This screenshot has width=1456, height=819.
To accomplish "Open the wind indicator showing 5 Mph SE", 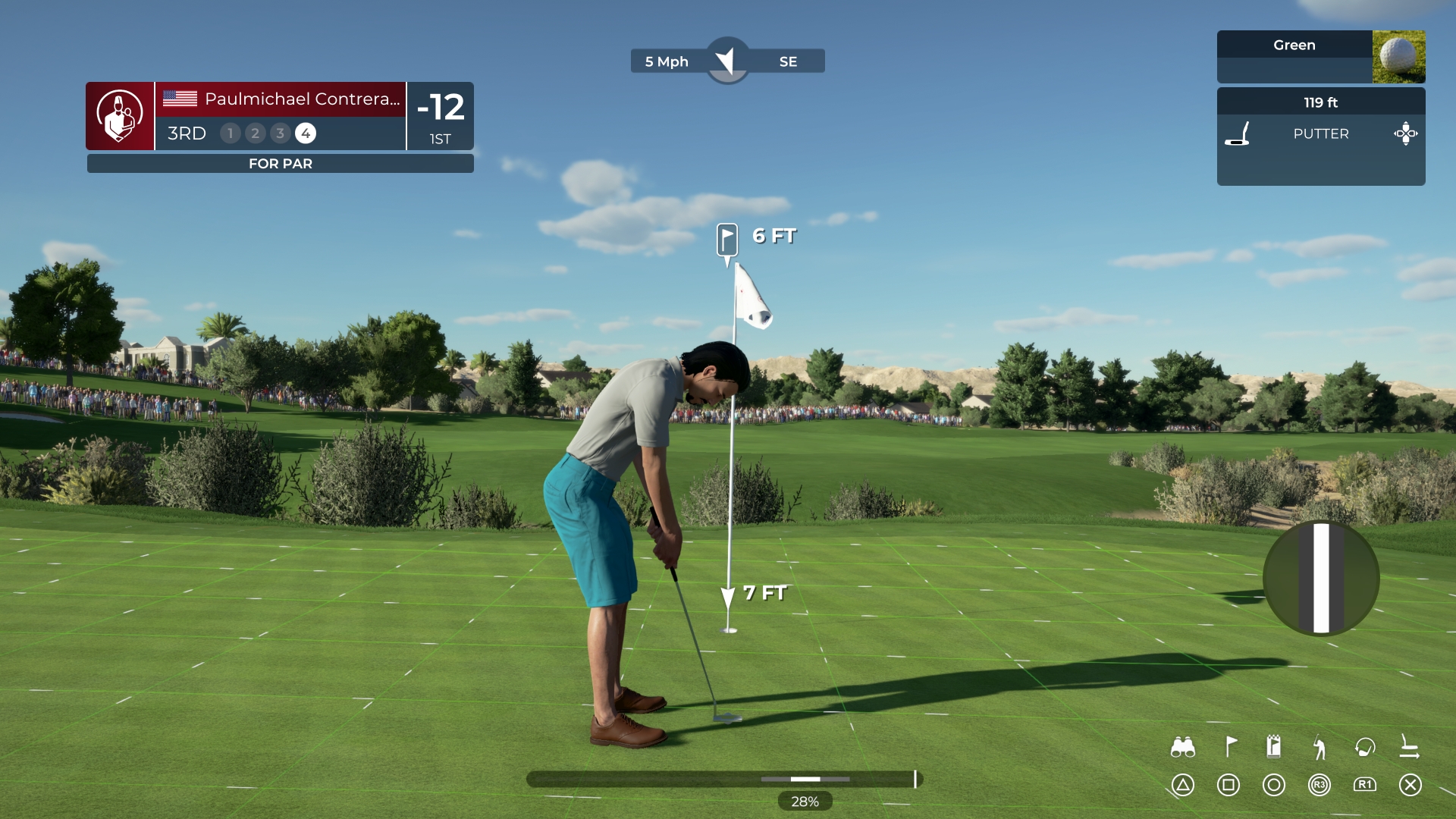I will pos(728,61).
